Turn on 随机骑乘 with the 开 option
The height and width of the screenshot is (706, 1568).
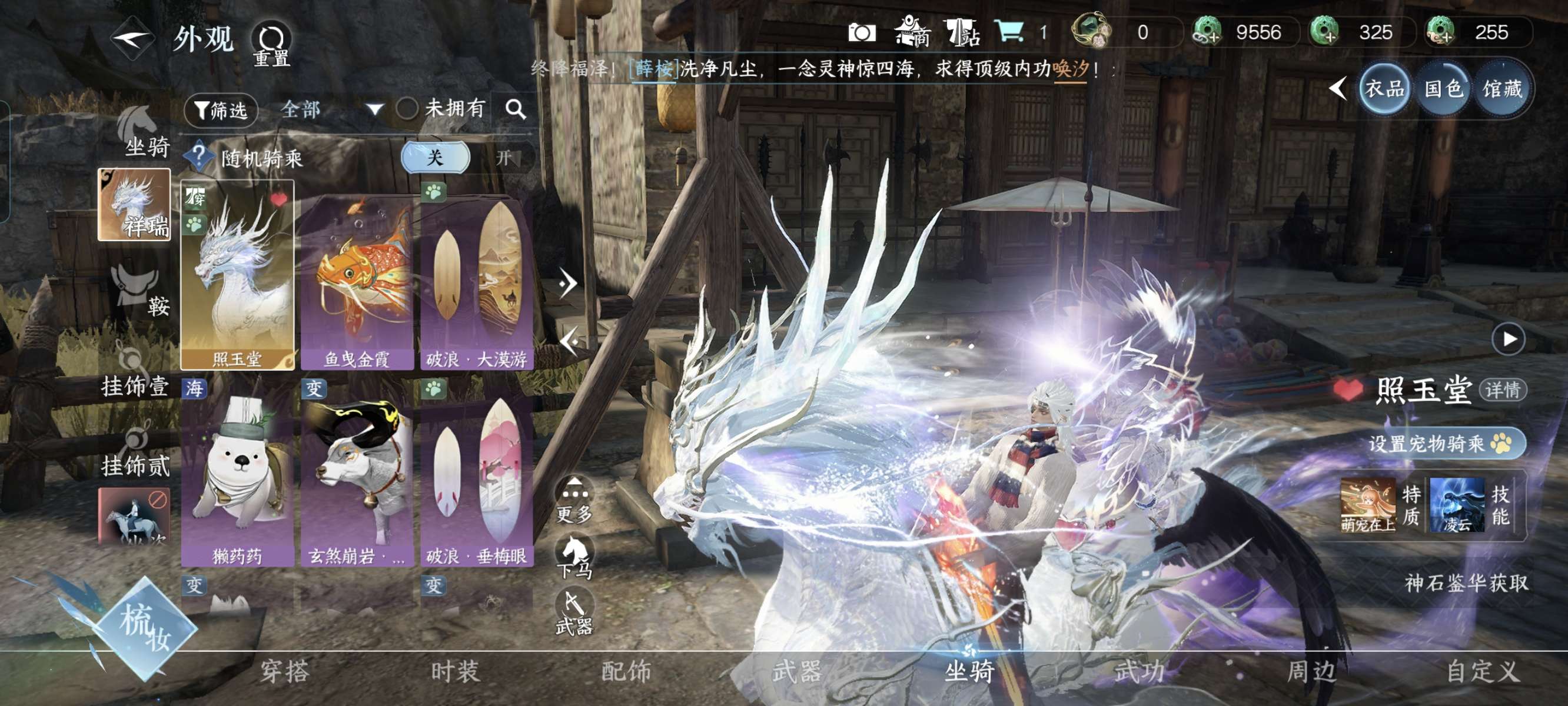503,158
